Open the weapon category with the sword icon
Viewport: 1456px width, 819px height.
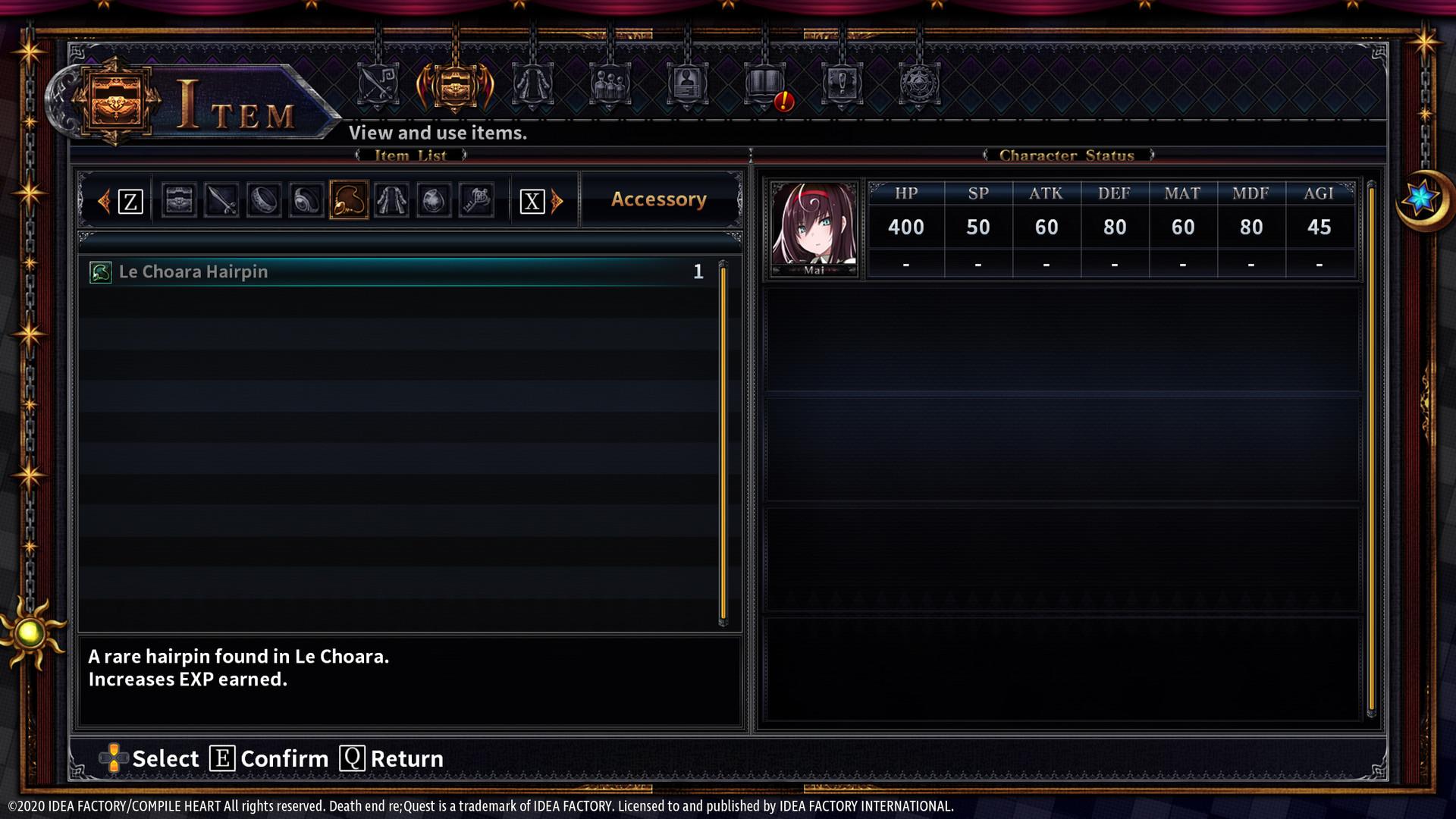point(221,199)
